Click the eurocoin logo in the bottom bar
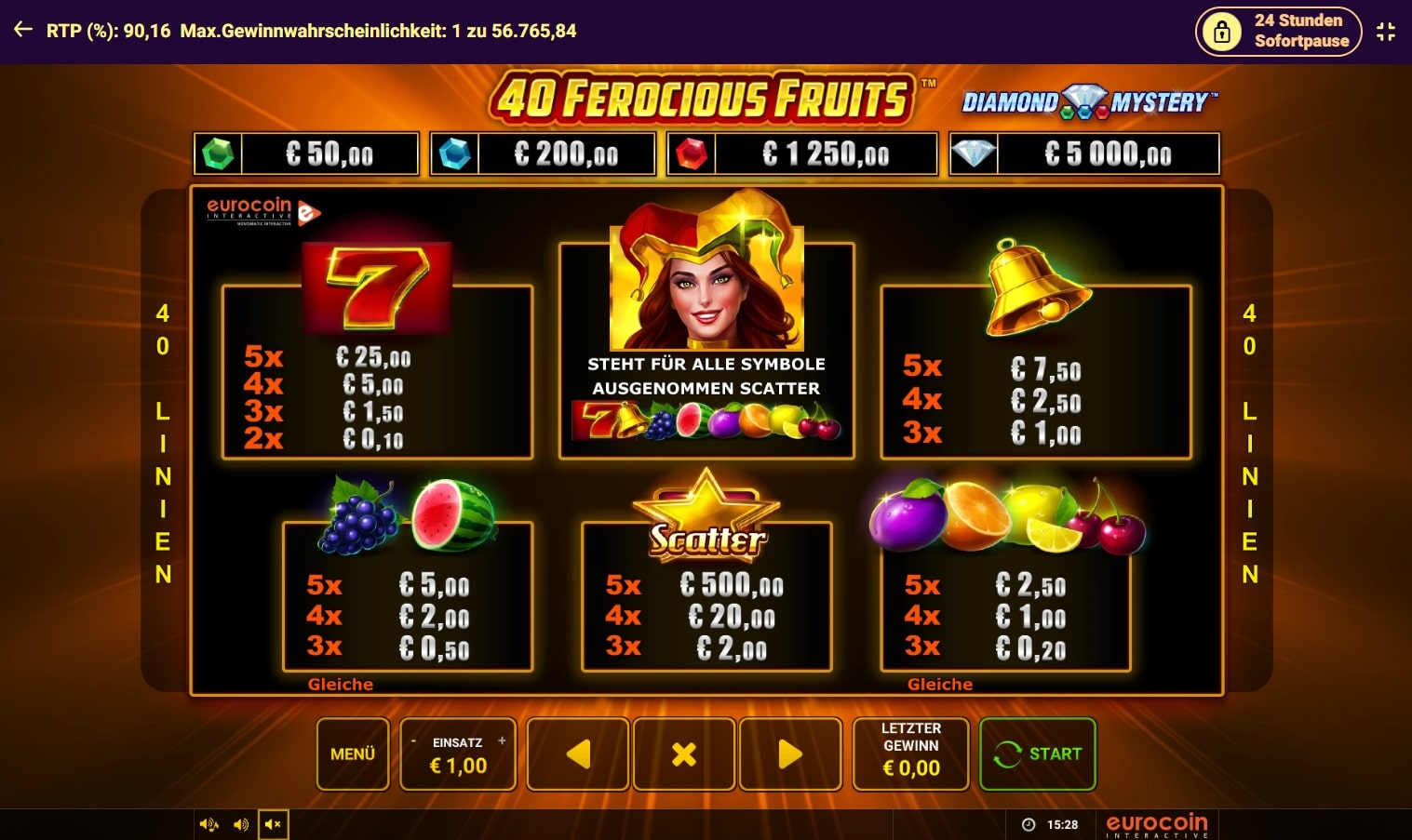The height and width of the screenshot is (840, 1412). click(1157, 822)
